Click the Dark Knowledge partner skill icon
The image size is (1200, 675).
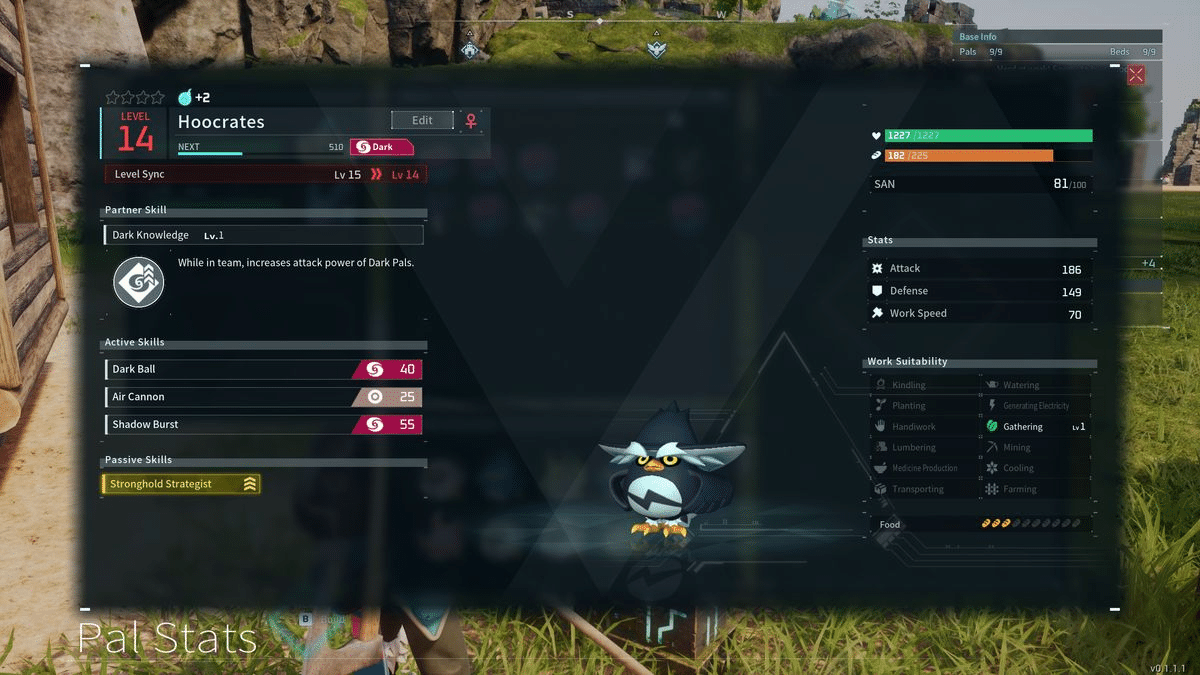tap(138, 282)
